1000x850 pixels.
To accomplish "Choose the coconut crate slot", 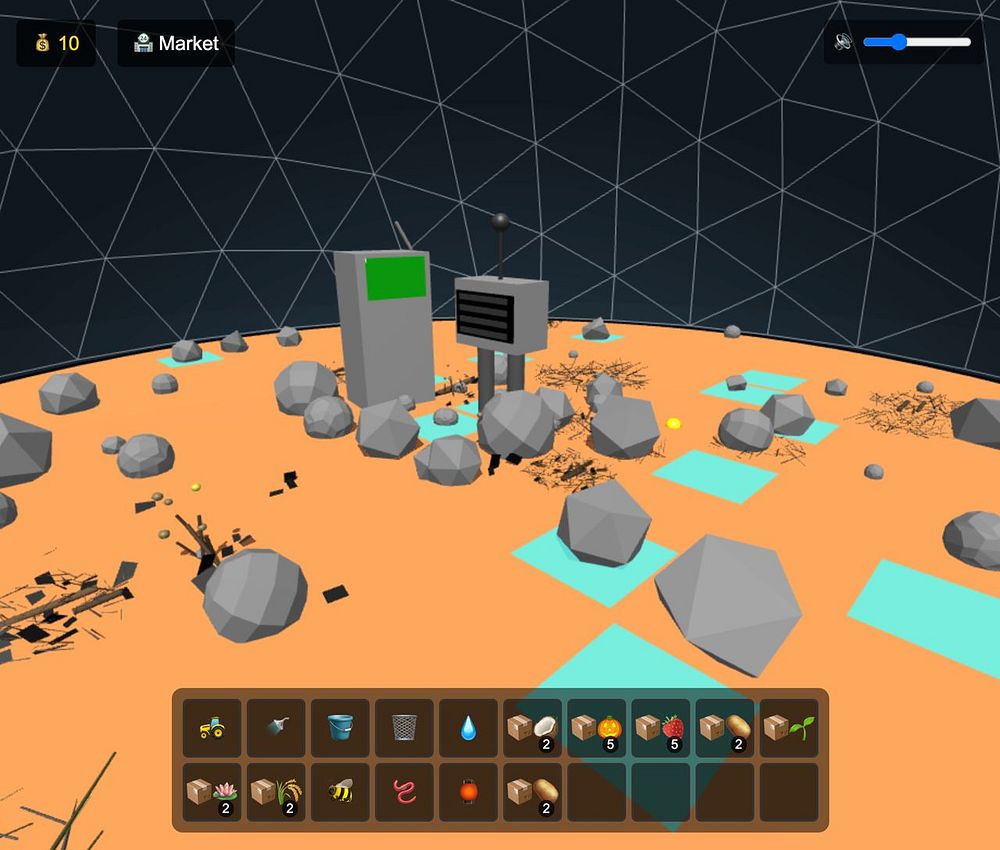I will 532,728.
